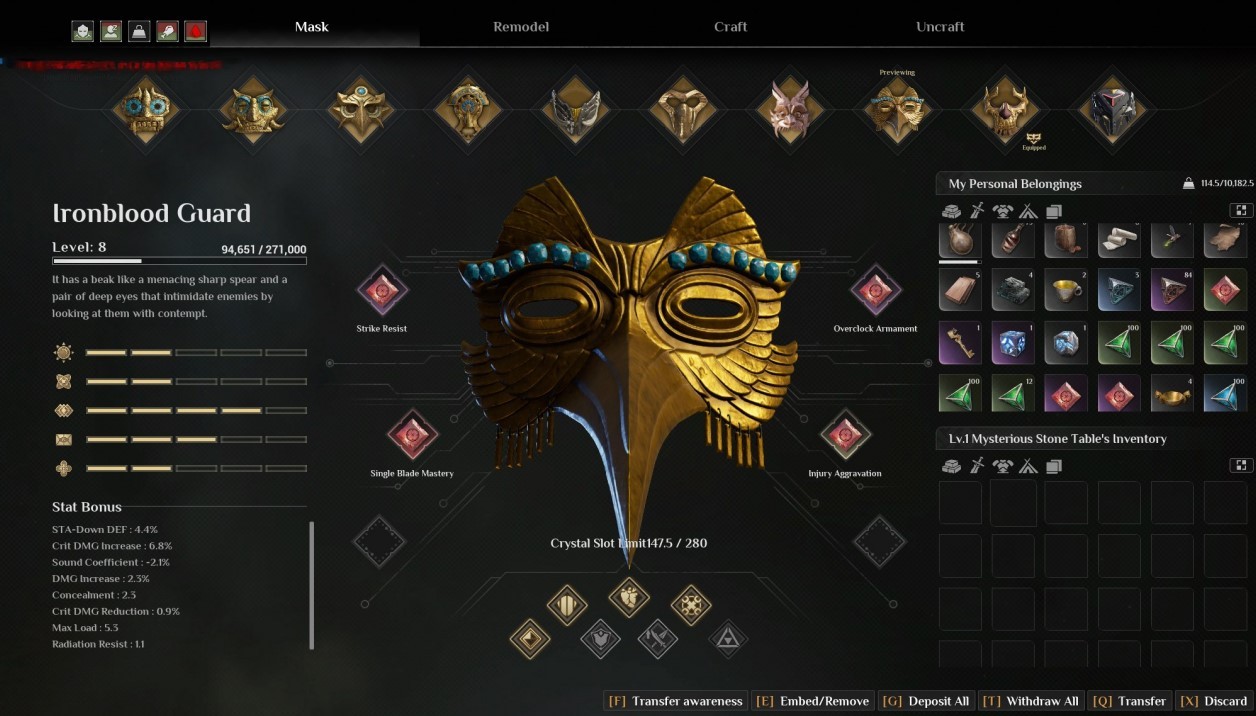1256x716 pixels.
Task: Select the equipped horned skull mask
Action: point(1003,108)
